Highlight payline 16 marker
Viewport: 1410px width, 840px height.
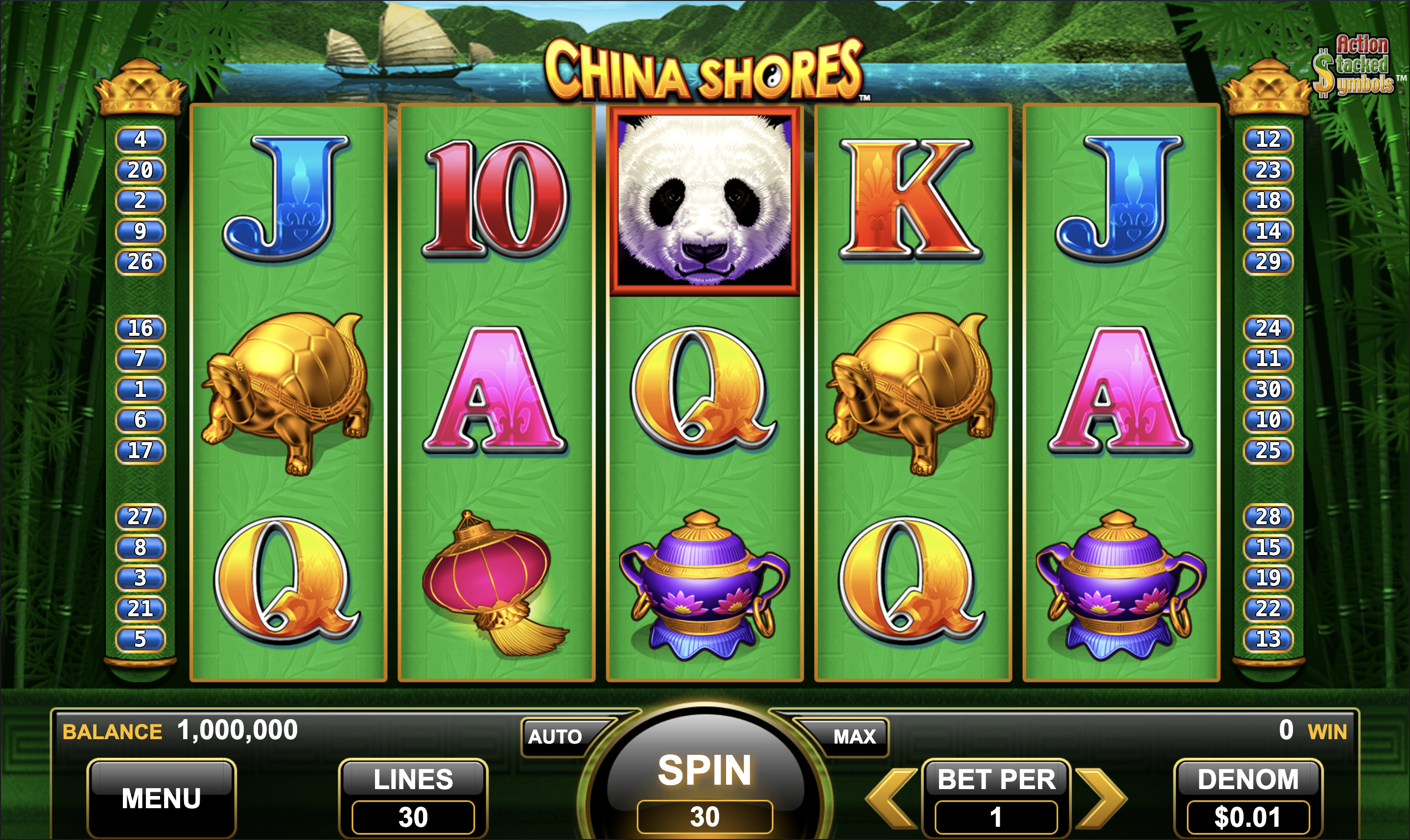click(x=141, y=328)
